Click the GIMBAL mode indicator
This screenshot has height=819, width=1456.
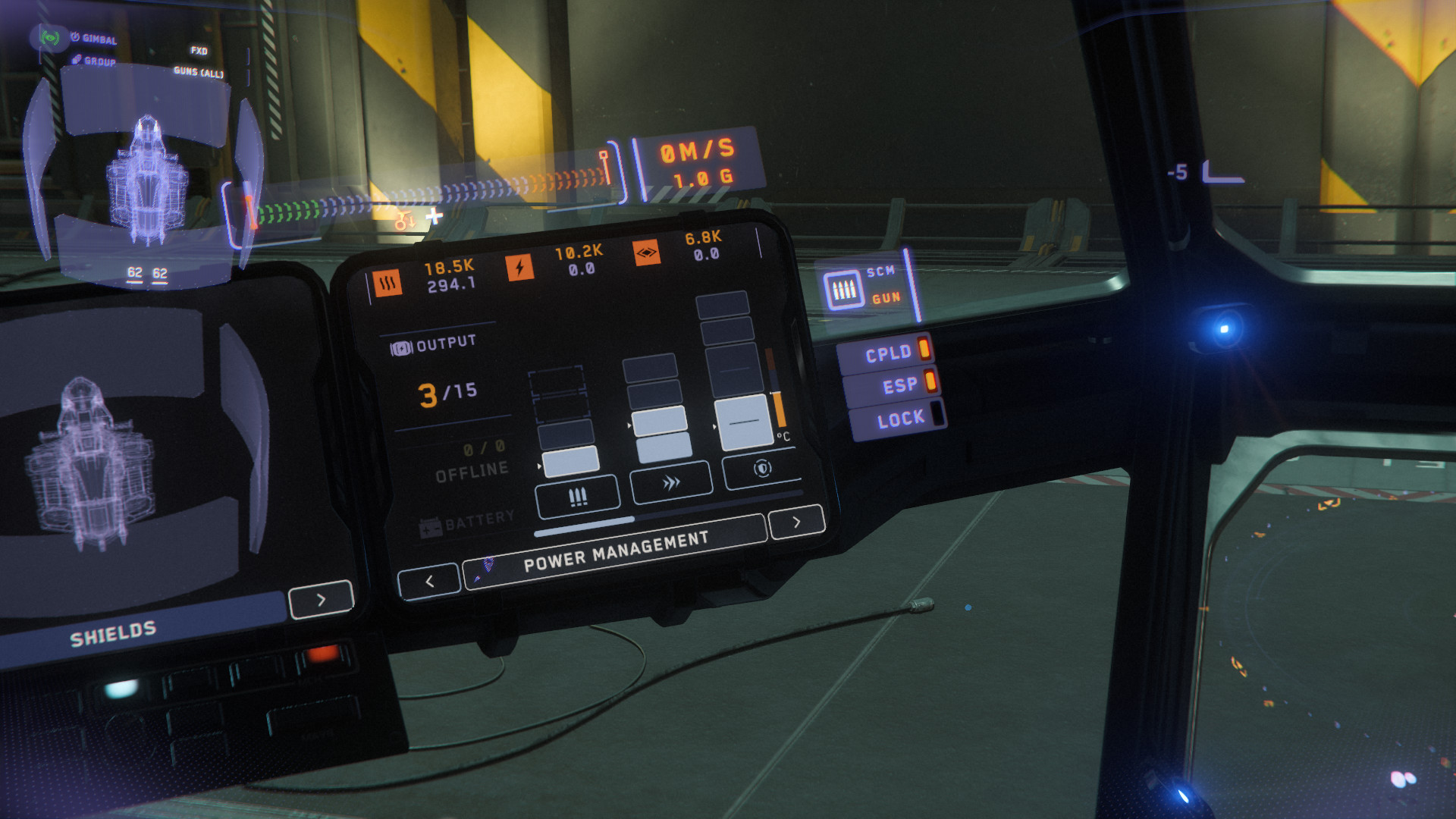point(95,38)
